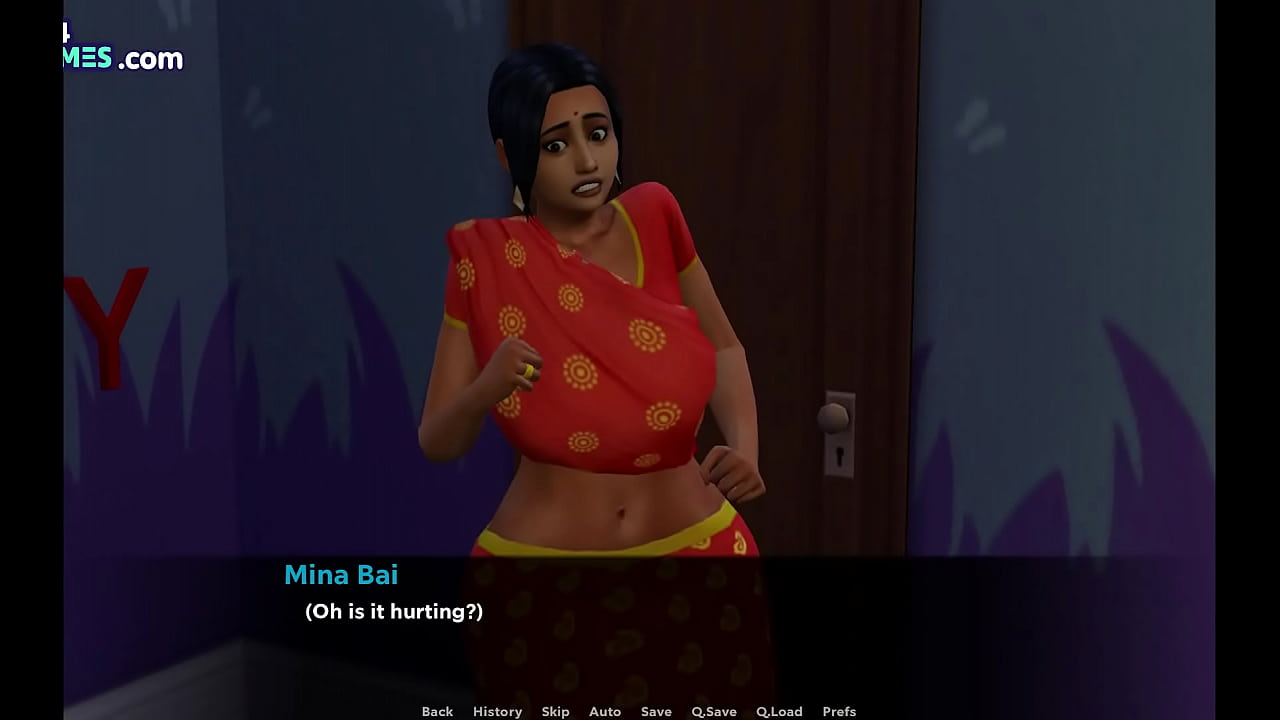
Task: Click the Mina Bai name label
Action: (341, 575)
